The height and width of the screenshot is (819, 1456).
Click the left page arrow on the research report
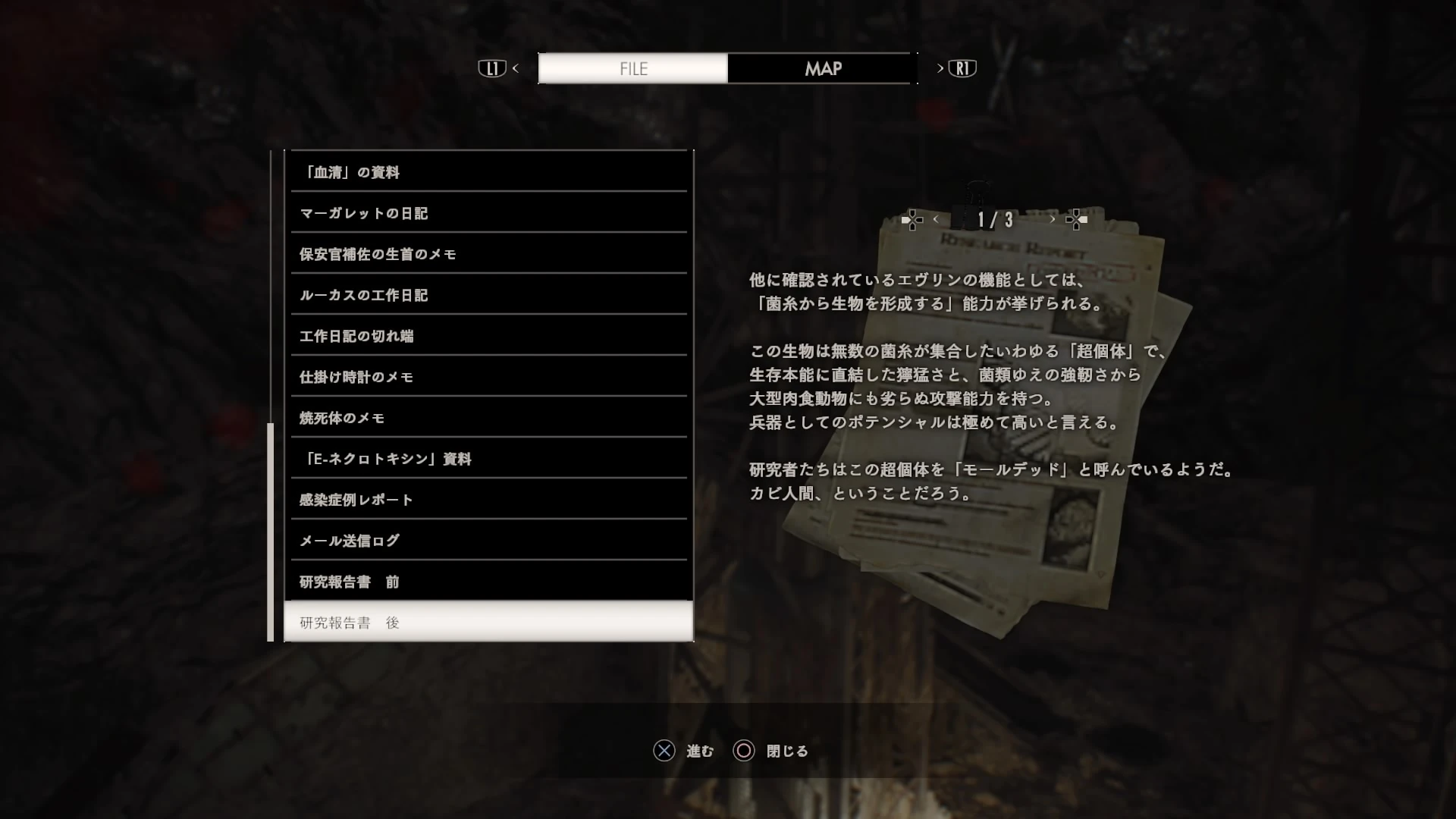point(937,219)
